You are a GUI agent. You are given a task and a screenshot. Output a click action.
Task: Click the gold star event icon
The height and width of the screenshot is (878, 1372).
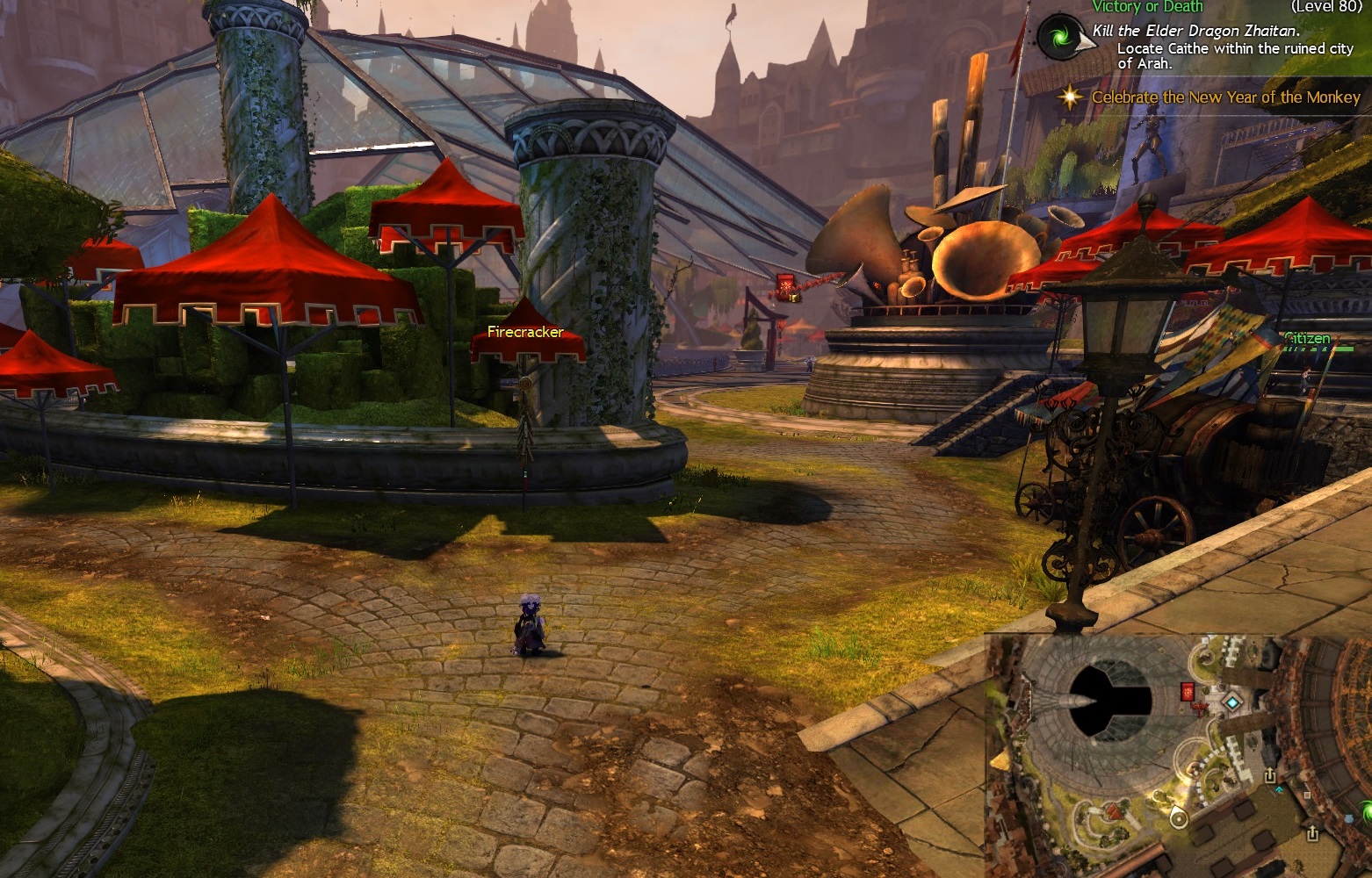pos(1070,97)
